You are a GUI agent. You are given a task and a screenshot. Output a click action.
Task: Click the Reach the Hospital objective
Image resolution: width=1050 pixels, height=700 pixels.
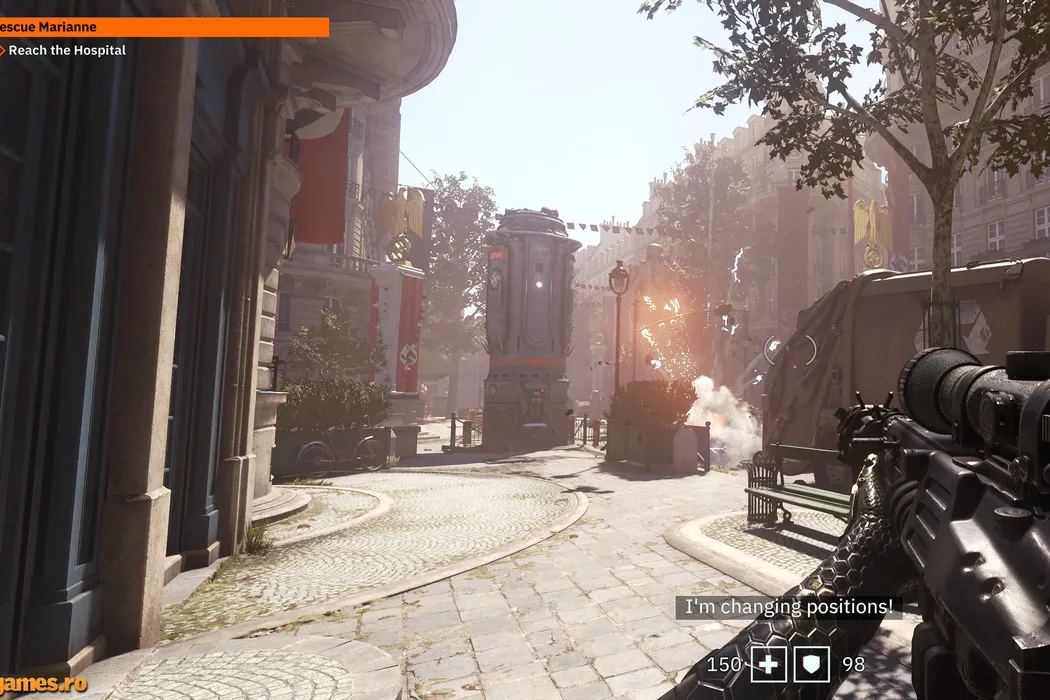coord(66,50)
